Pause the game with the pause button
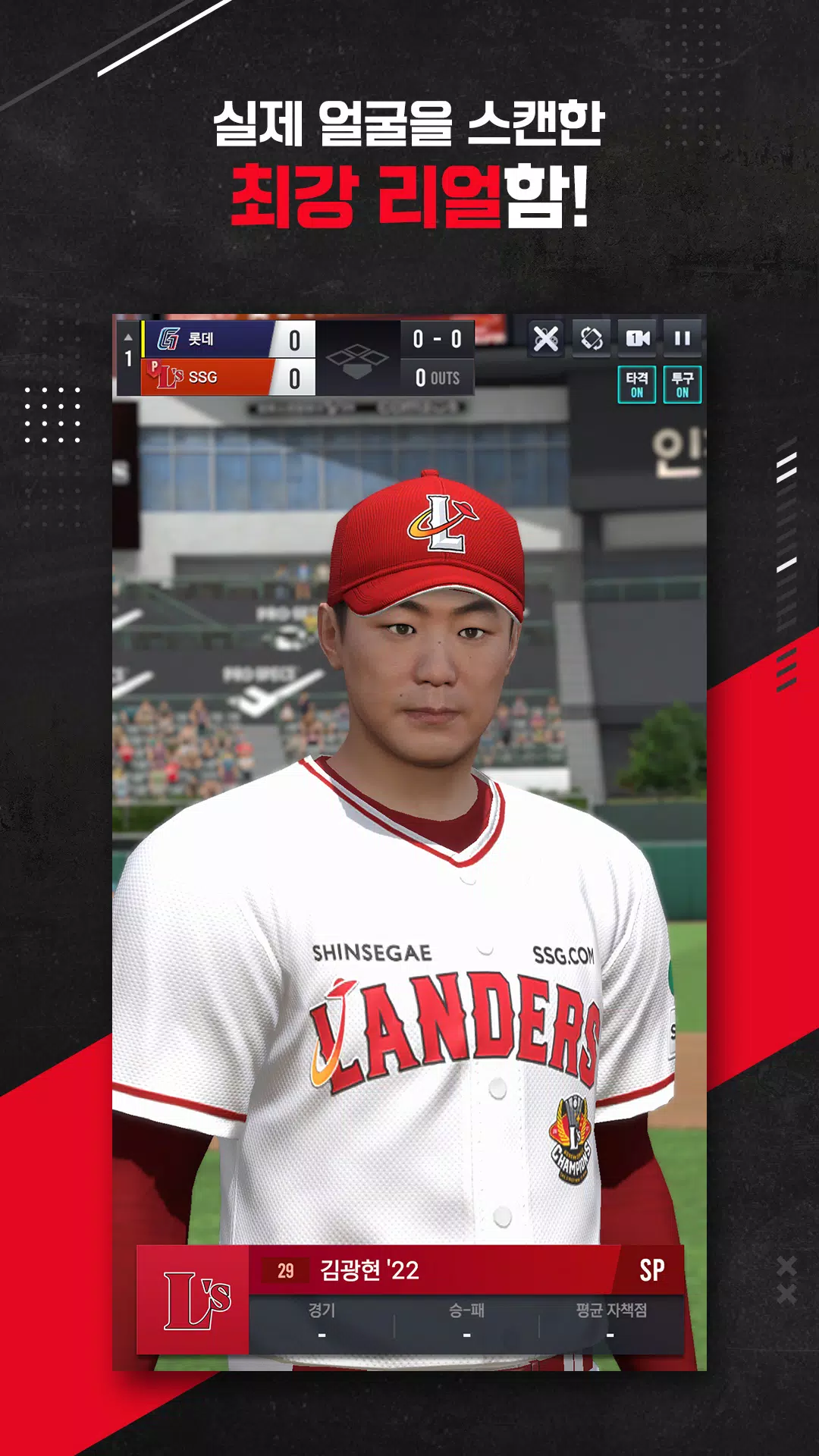Screen dimensions: 819x1456 tap(682, 338)
